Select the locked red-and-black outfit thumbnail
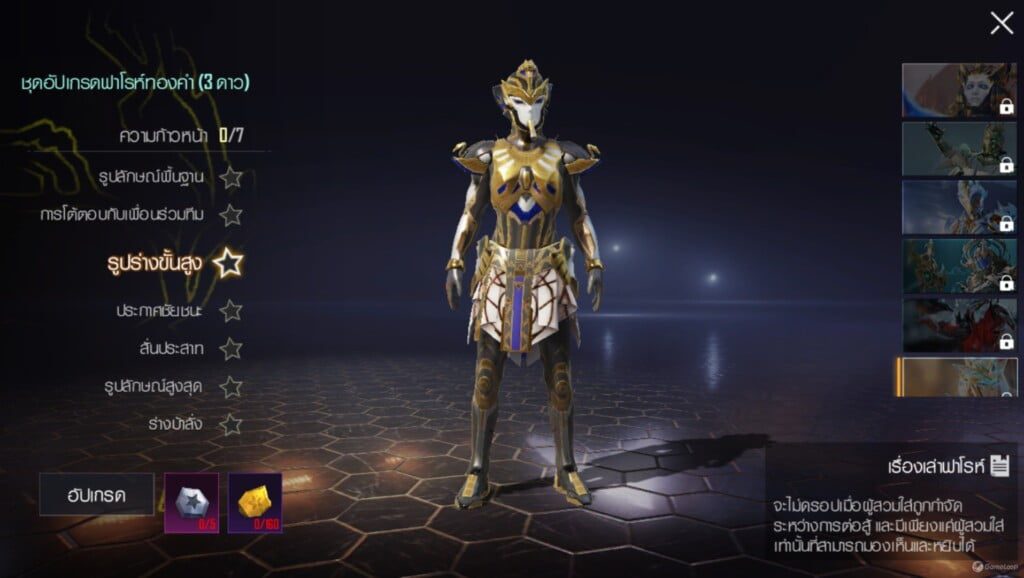The width and height of the screenshot is (1024, 578). point(958,324)
